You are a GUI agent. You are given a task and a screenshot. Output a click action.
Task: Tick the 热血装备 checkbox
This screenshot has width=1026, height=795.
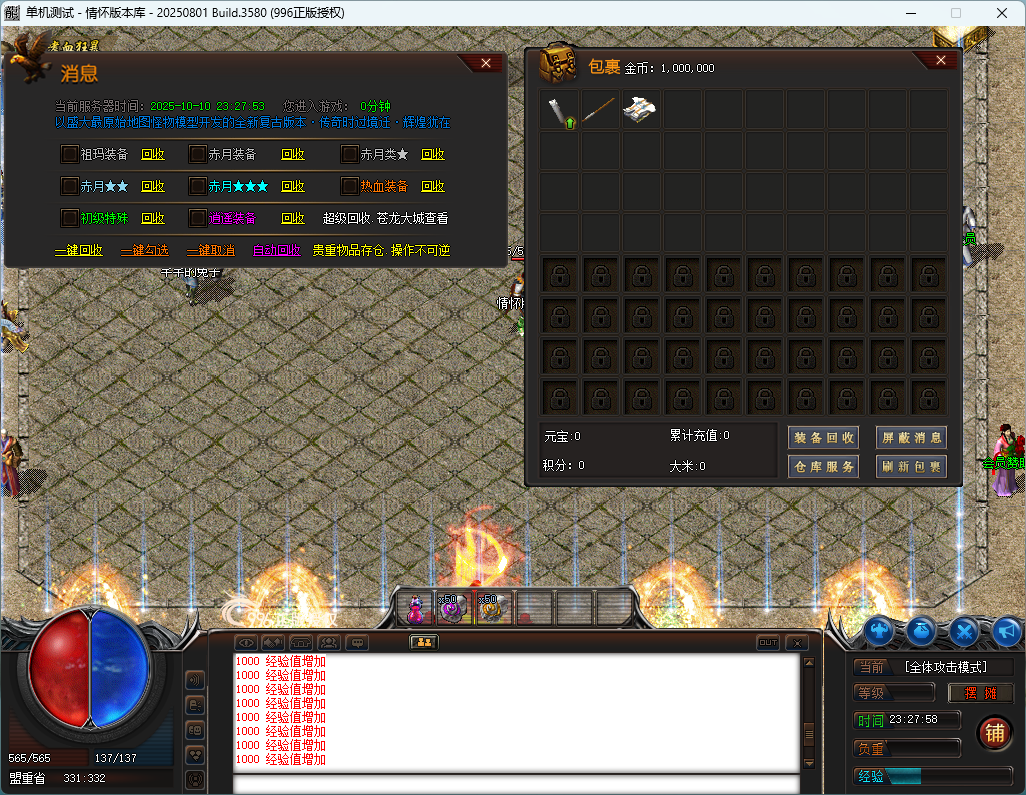350,186
